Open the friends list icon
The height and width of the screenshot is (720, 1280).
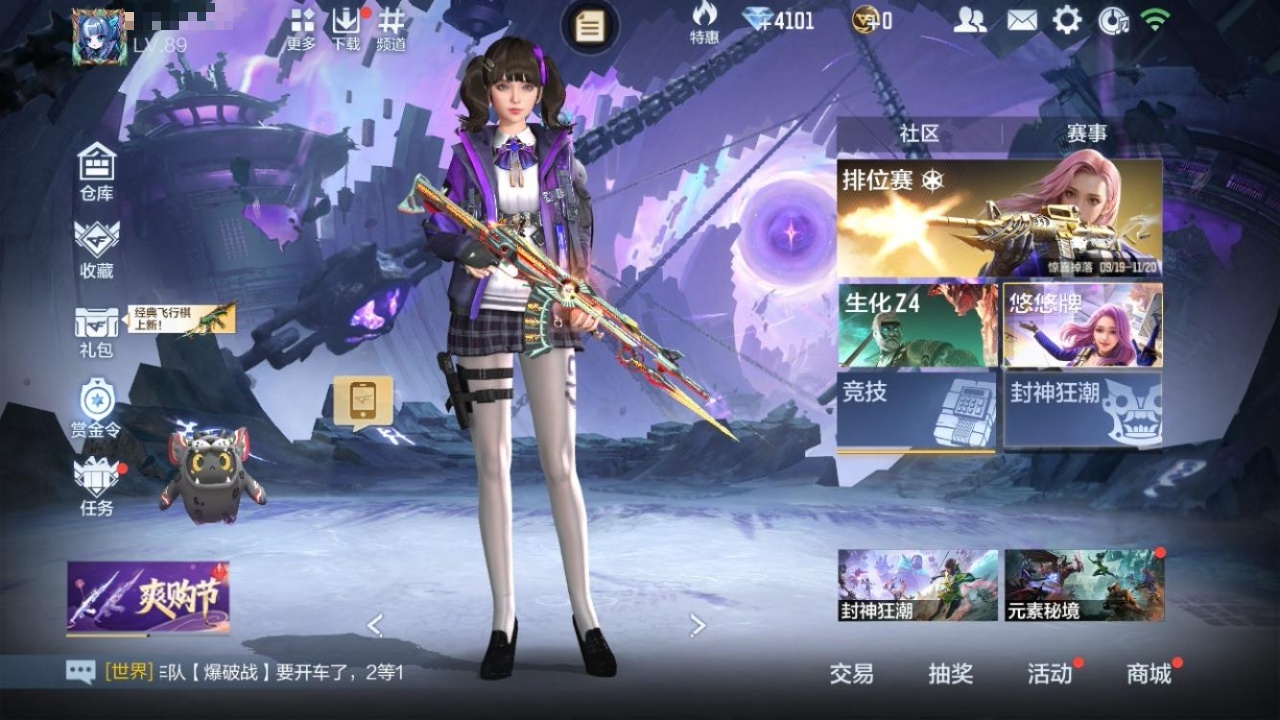click(x=969, y=20)
